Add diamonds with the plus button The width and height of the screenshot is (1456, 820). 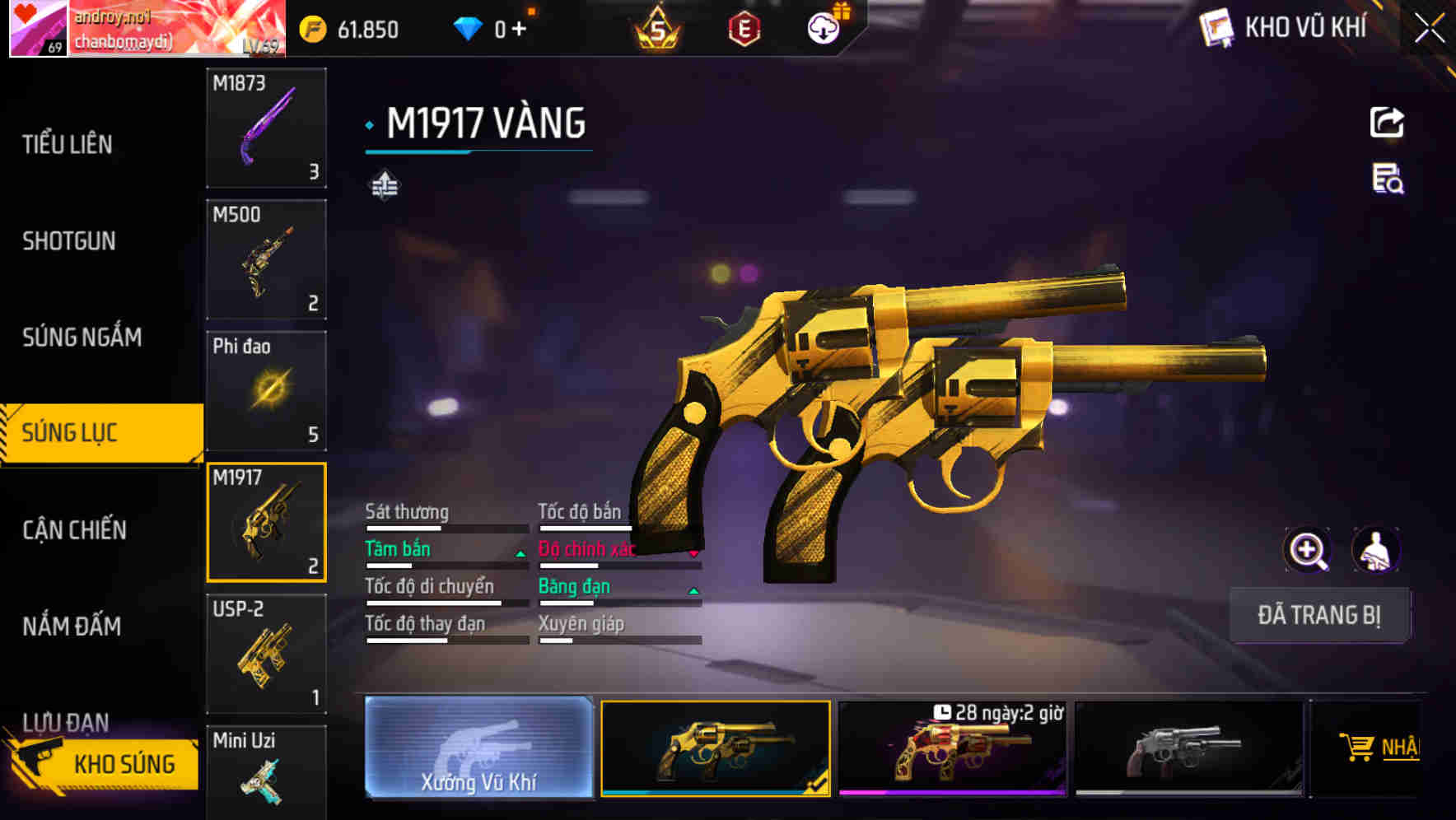(x=519, y=30)
